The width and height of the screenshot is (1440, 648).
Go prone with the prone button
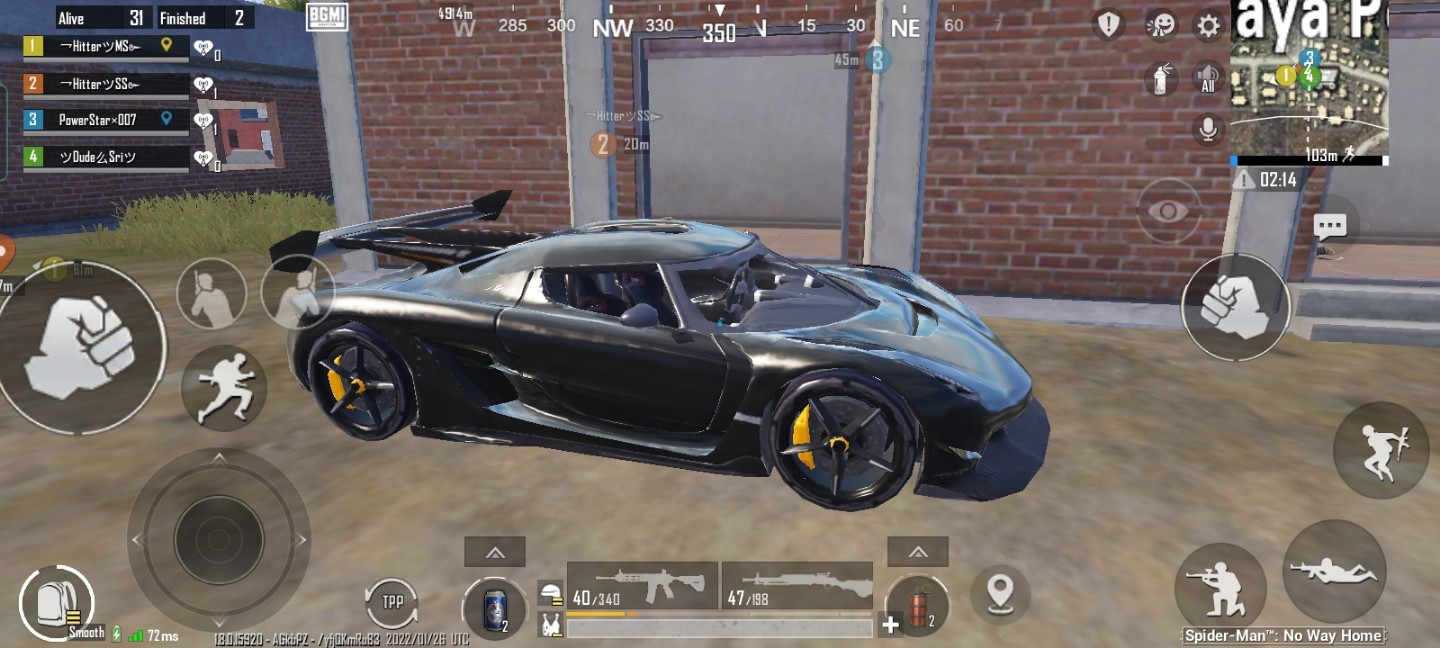pos(1334,571)
